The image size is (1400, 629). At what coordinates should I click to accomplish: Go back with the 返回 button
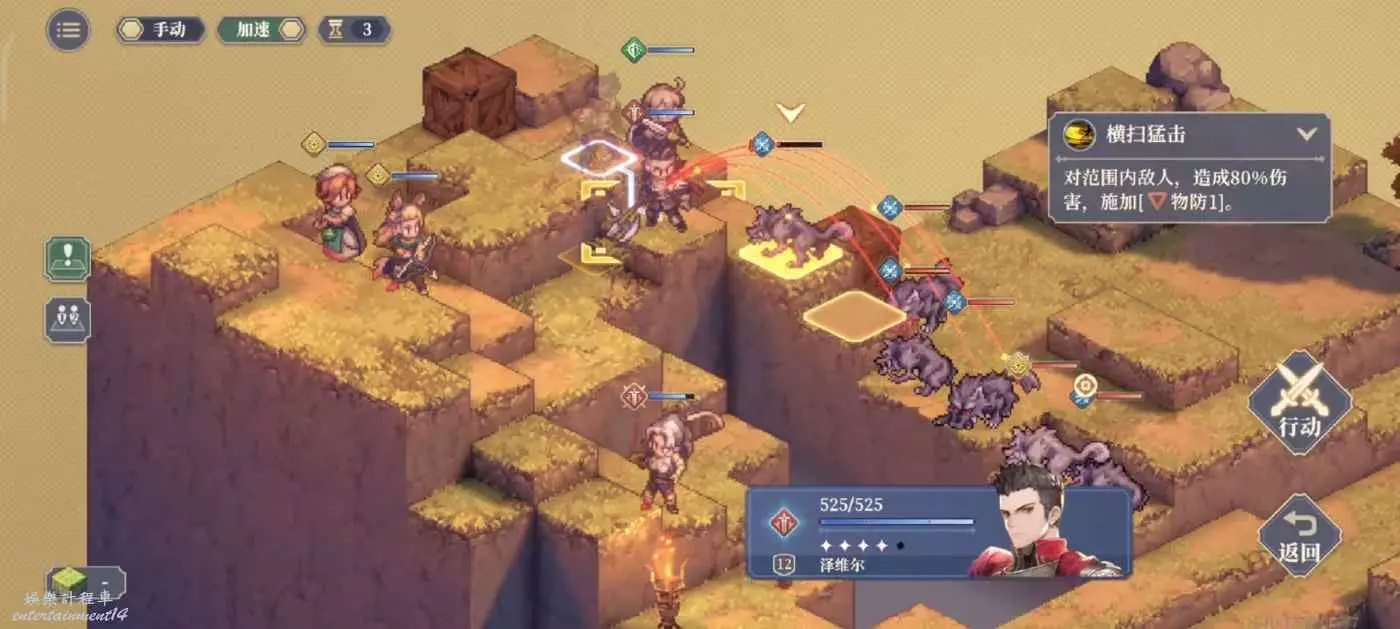pos(1299,535)
